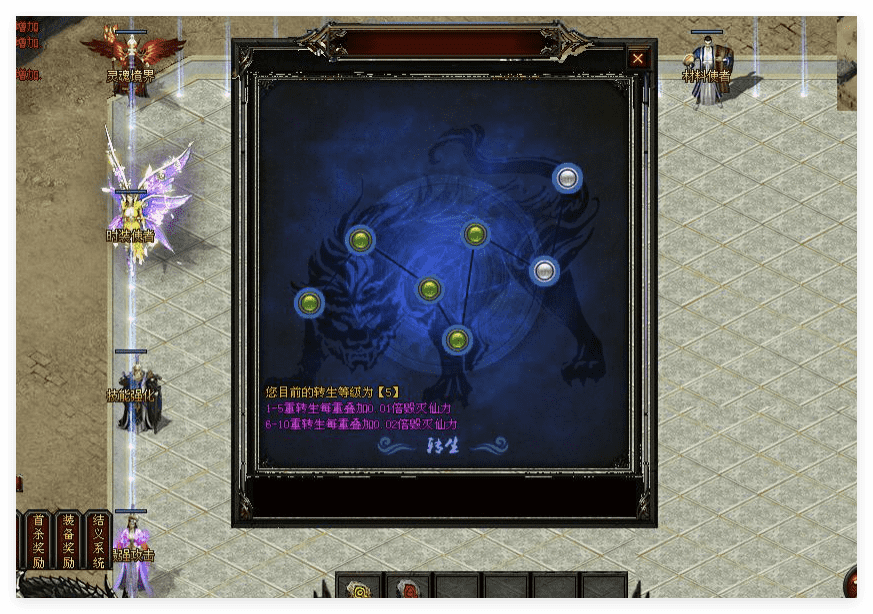873x614 pixels.
Task: Use the red item in hotbar
Action: (x=407, y=590)
